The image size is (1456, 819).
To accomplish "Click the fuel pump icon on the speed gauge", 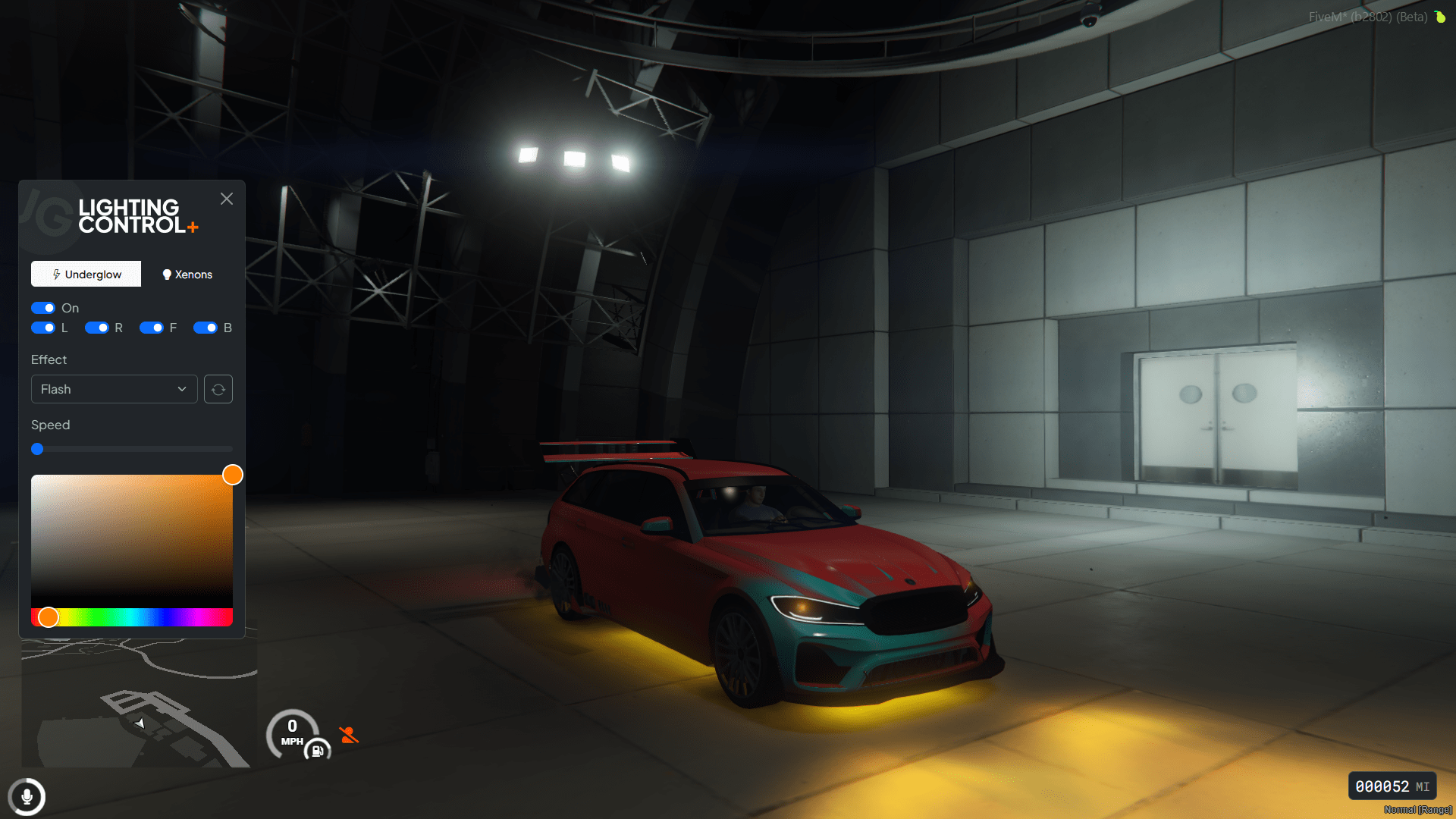I will pos(317,751).
